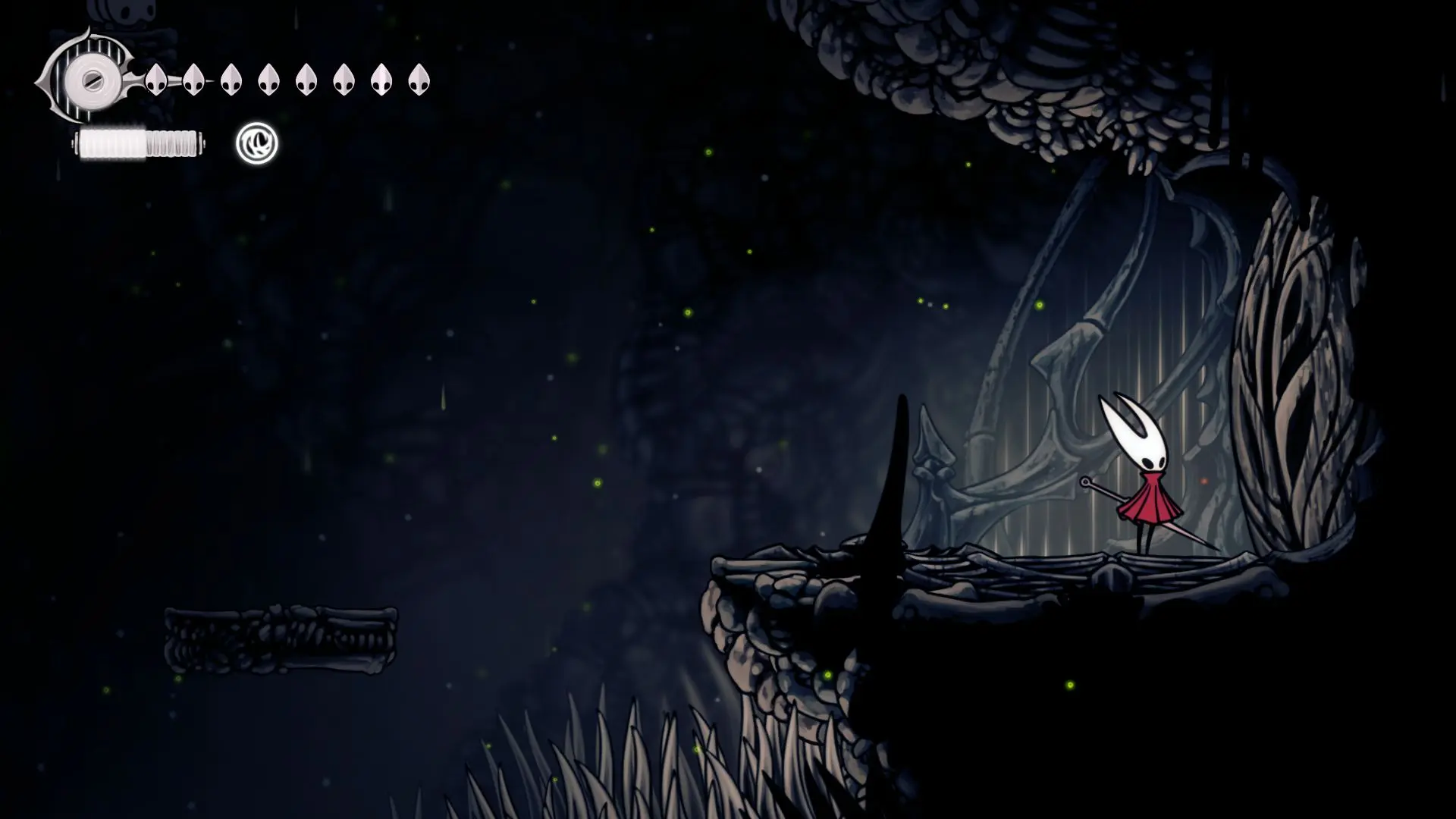
Task: Click the silk spool emblem
Action: pos(89,79)
